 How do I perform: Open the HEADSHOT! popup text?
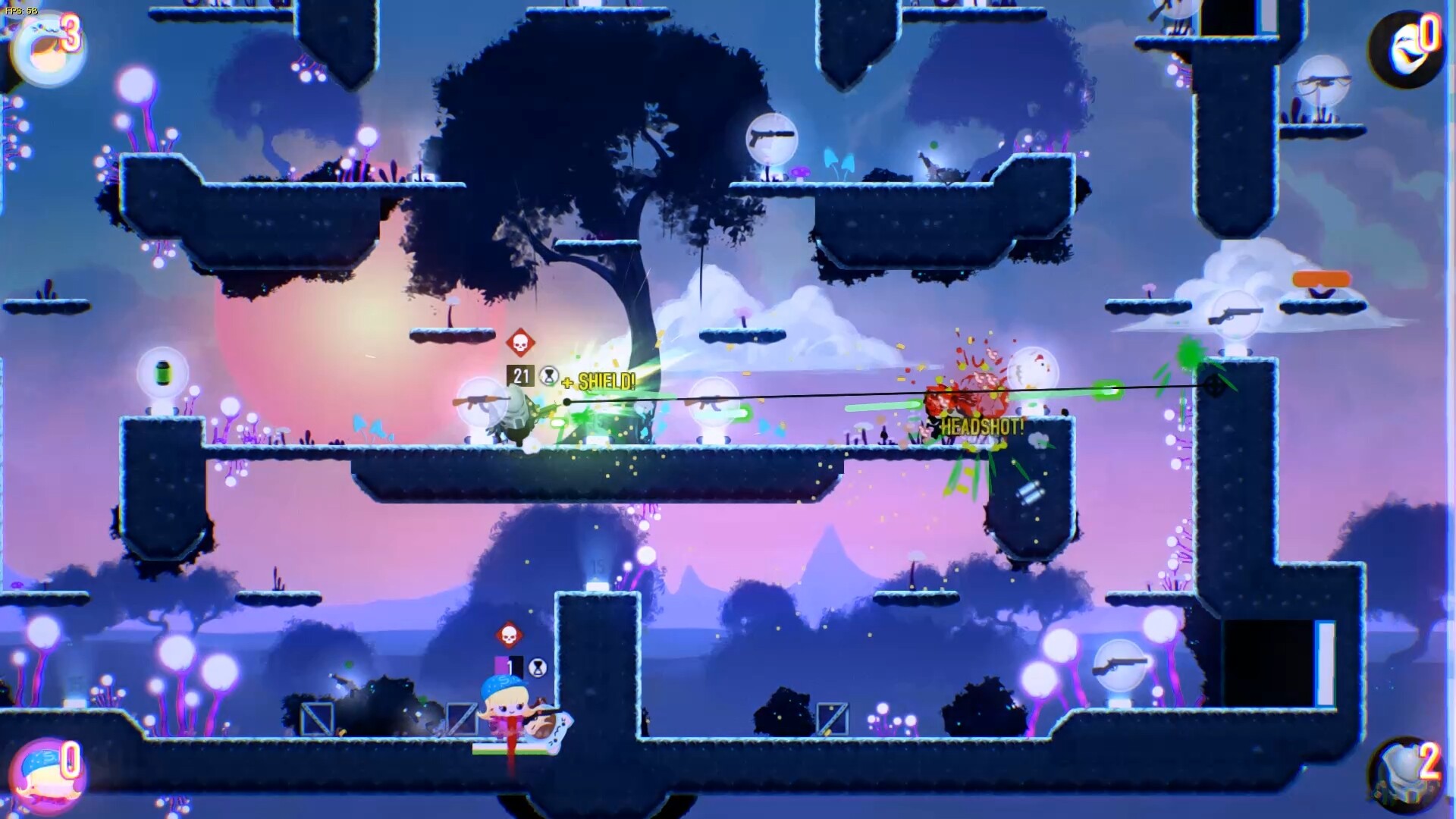coord(984,426)
